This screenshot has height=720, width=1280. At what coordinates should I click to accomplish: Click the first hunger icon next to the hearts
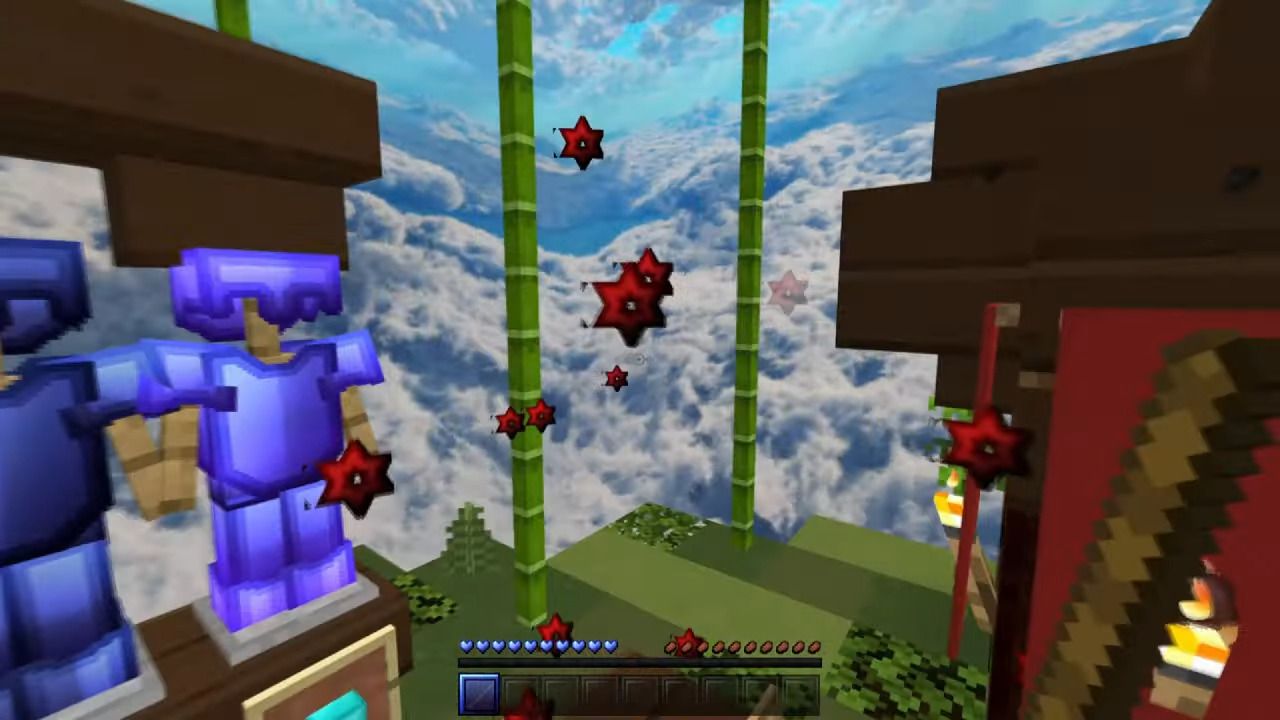tap(670, 646)
